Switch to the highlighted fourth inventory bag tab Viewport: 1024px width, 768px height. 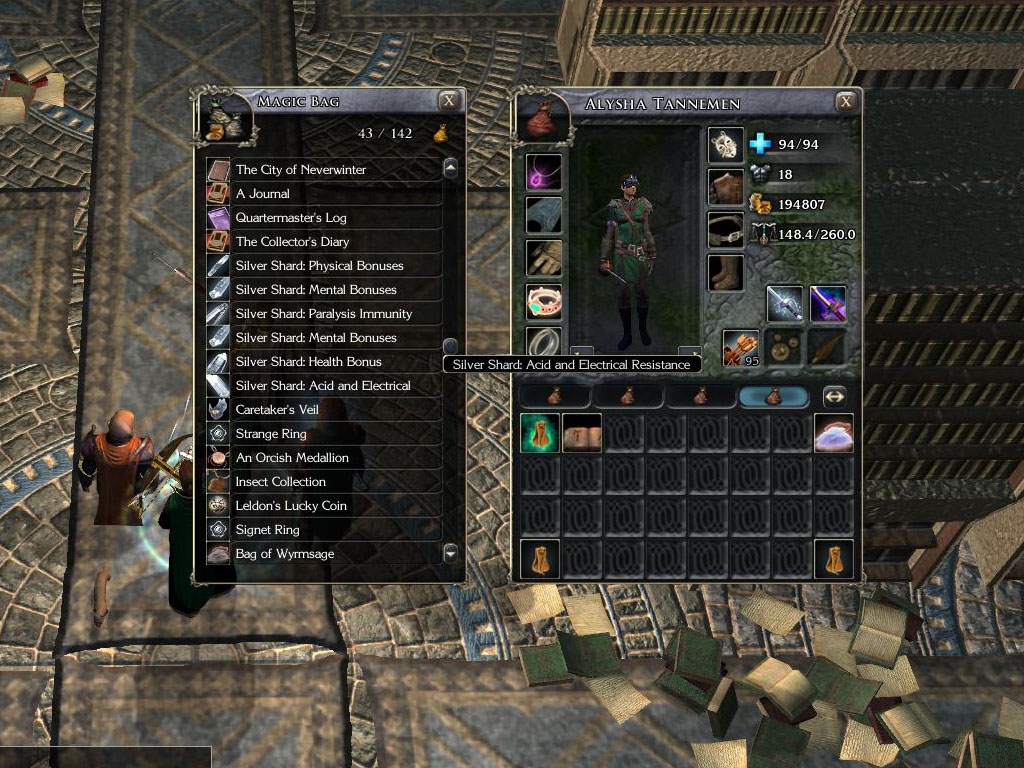(773, 397)
